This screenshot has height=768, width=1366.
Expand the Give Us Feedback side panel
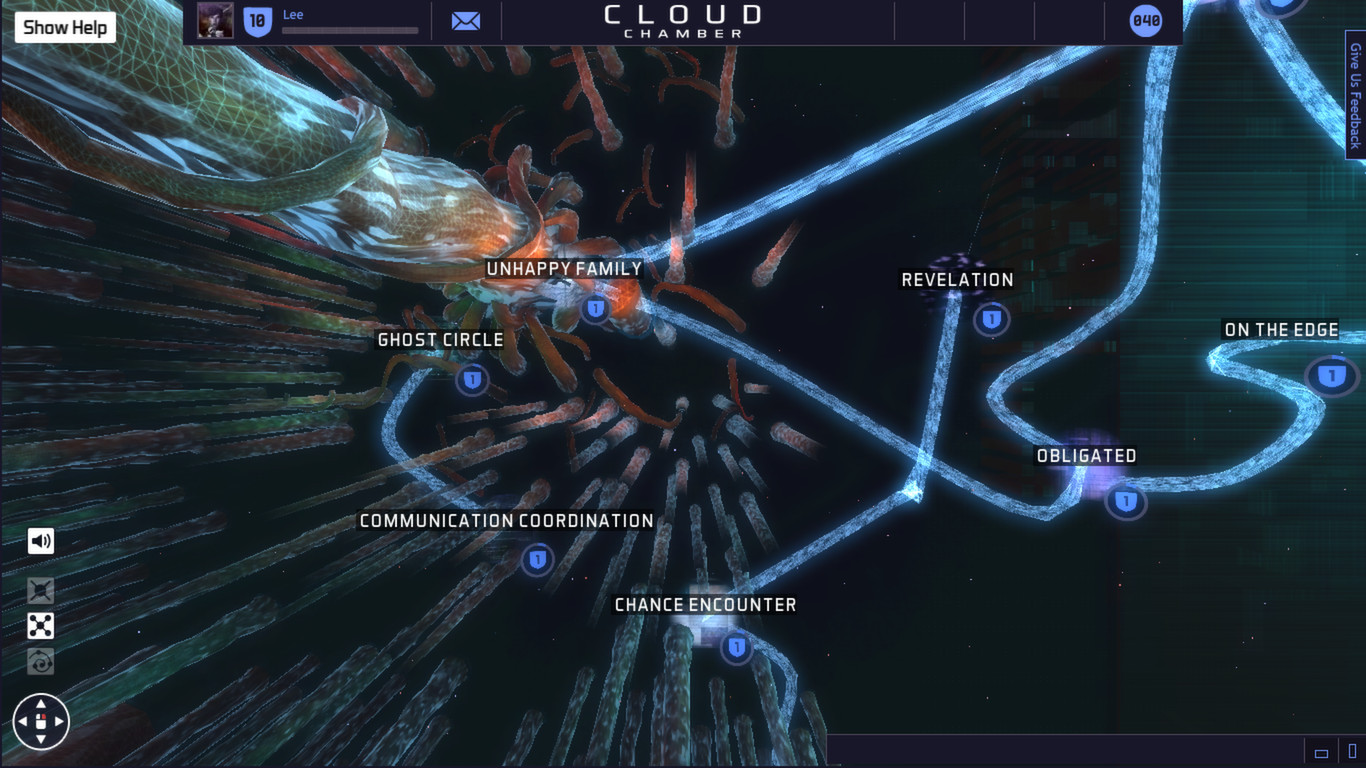click(x=1356, y=97)
